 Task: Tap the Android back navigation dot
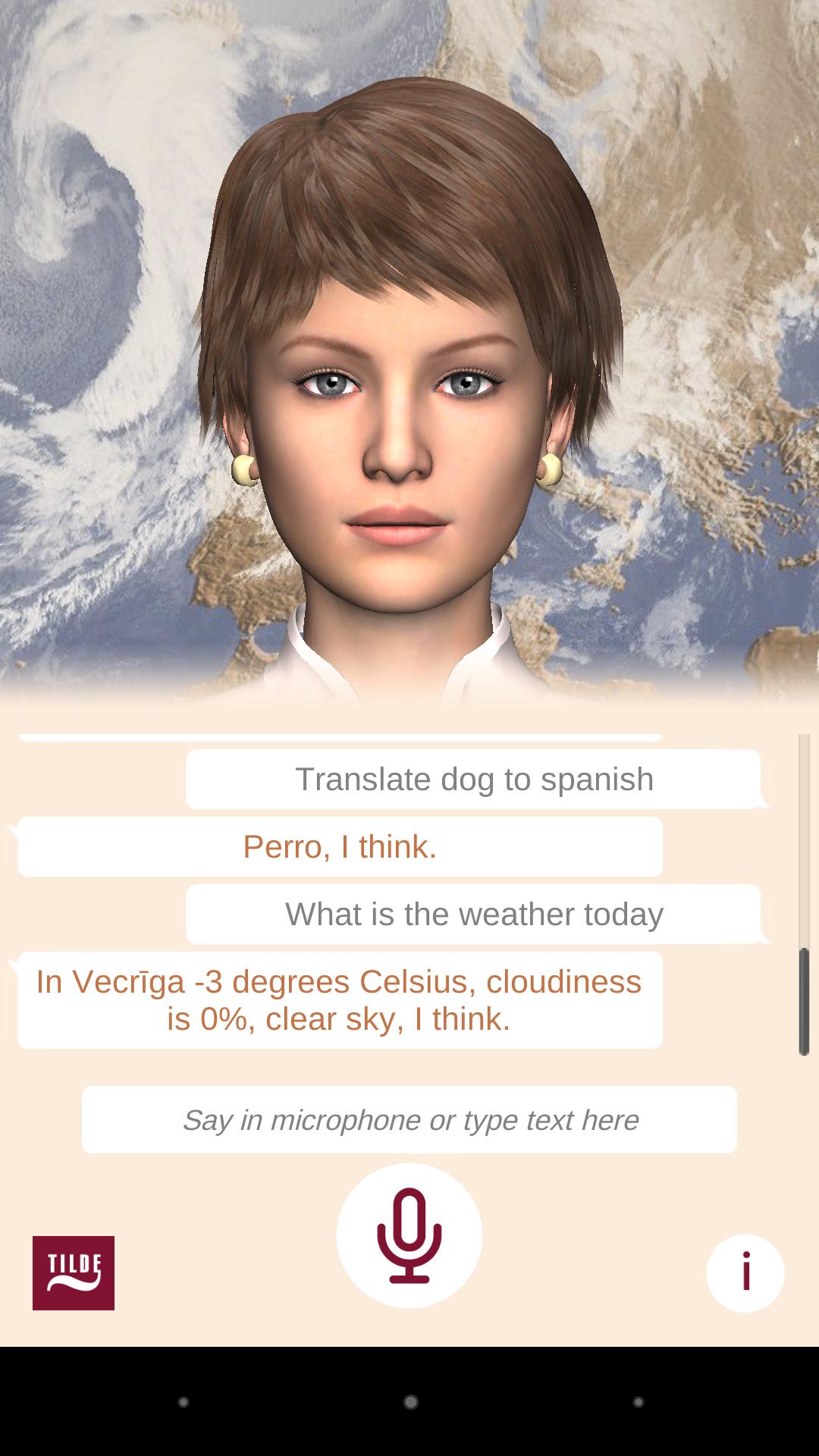point(183,1402)
